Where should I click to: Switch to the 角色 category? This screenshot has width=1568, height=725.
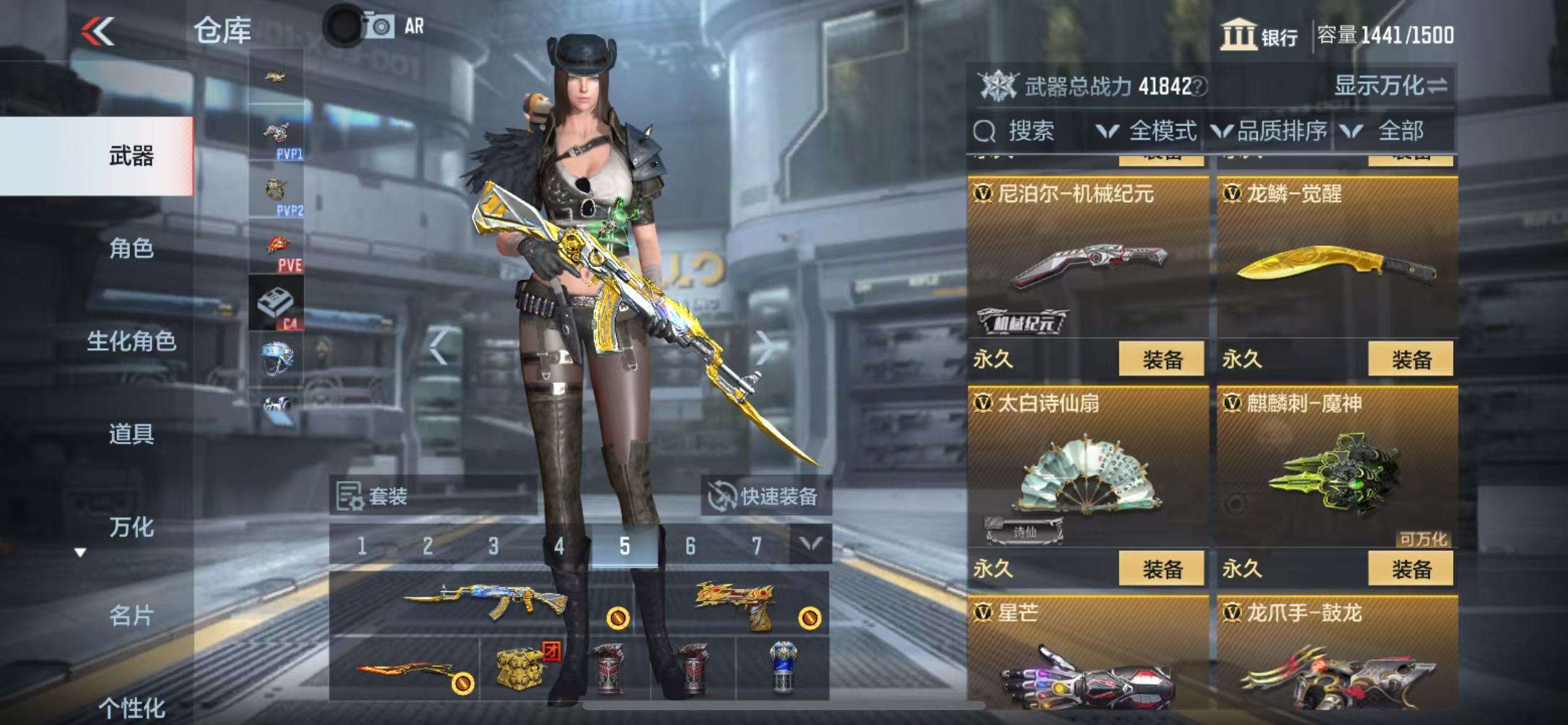pos(131,248)
